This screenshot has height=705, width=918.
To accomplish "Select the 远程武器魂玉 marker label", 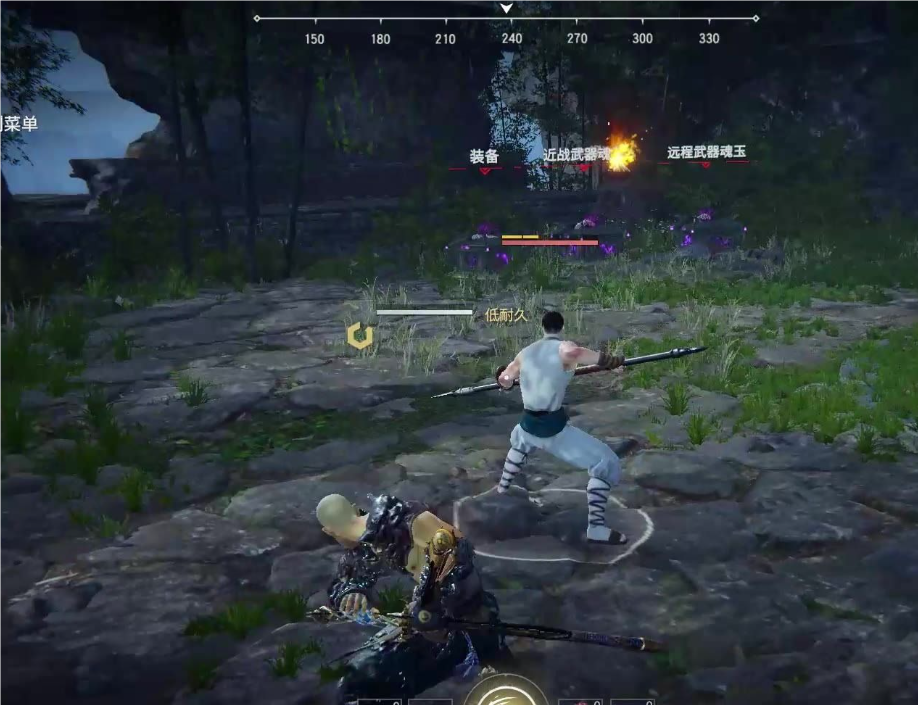I will tap(706, 153).
